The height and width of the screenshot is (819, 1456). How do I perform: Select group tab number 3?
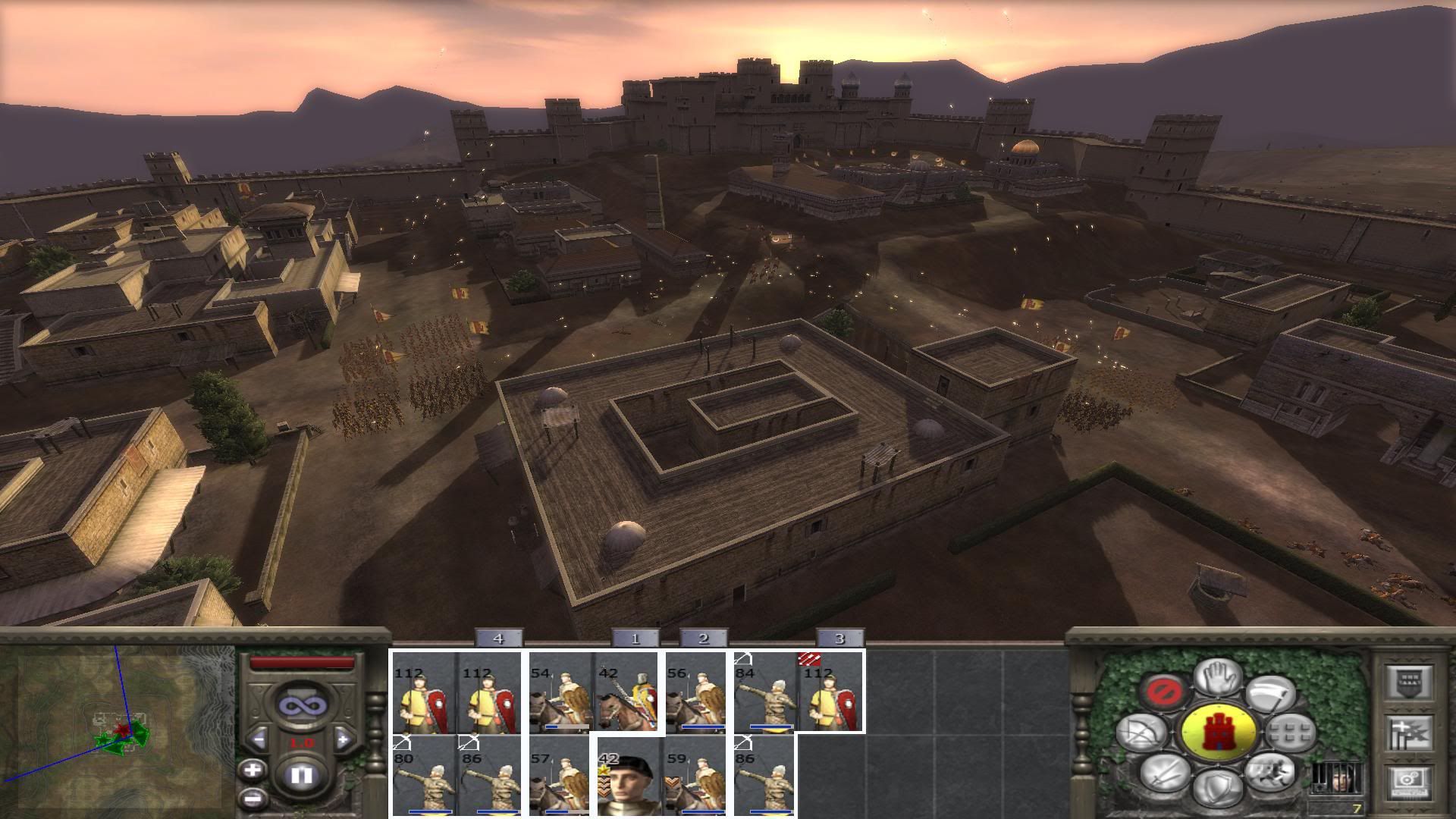pos(839,639)
